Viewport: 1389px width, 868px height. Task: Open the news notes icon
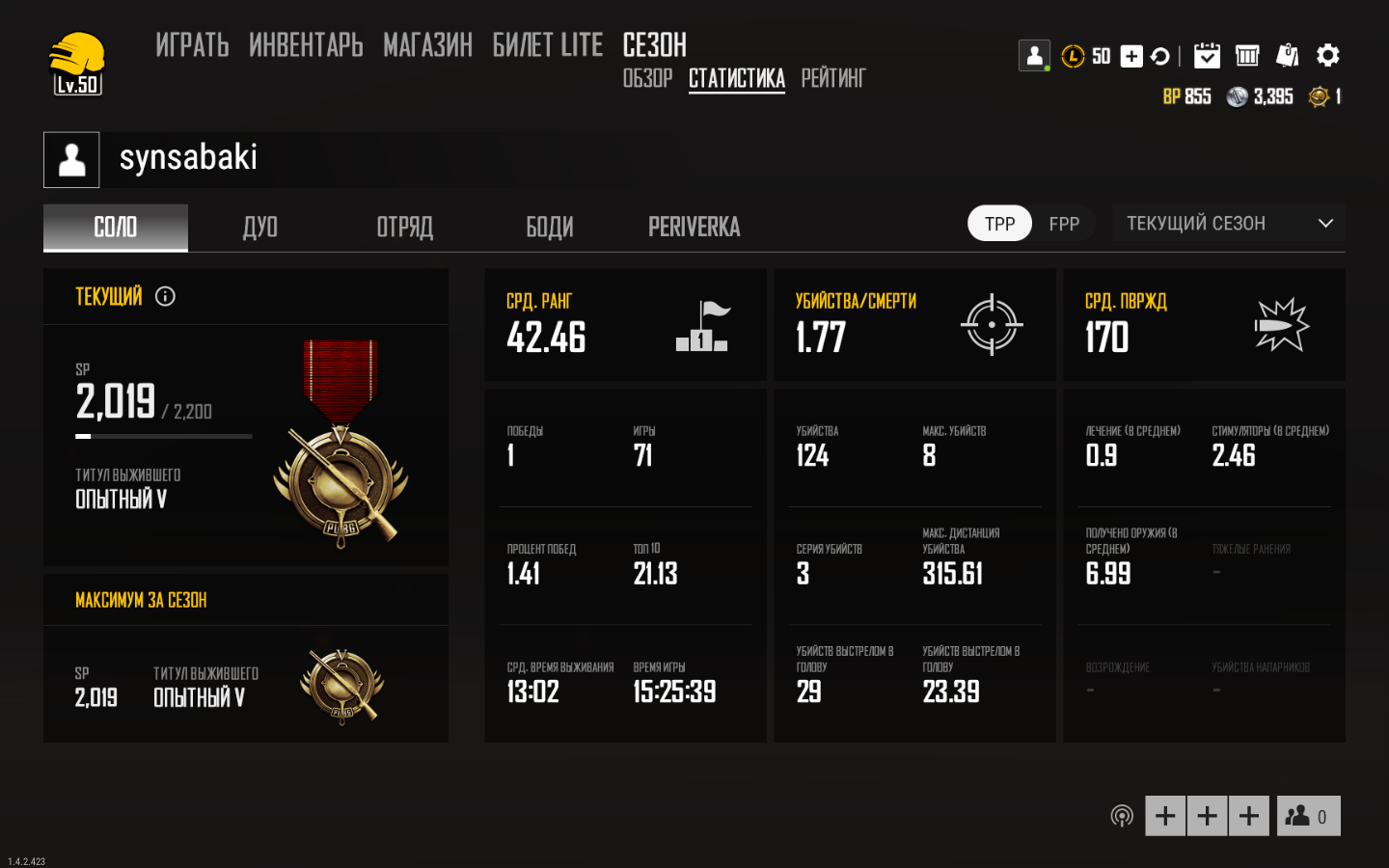(x=1287, y=55)
